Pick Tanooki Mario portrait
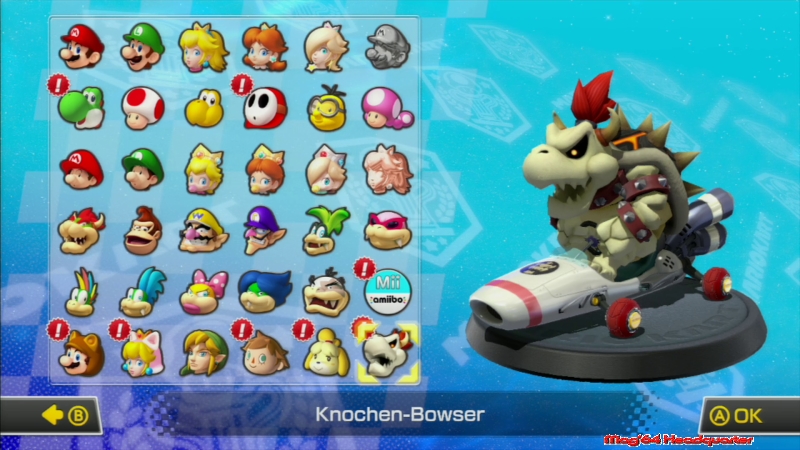This screenshot has height=450, width=800. 81,352
